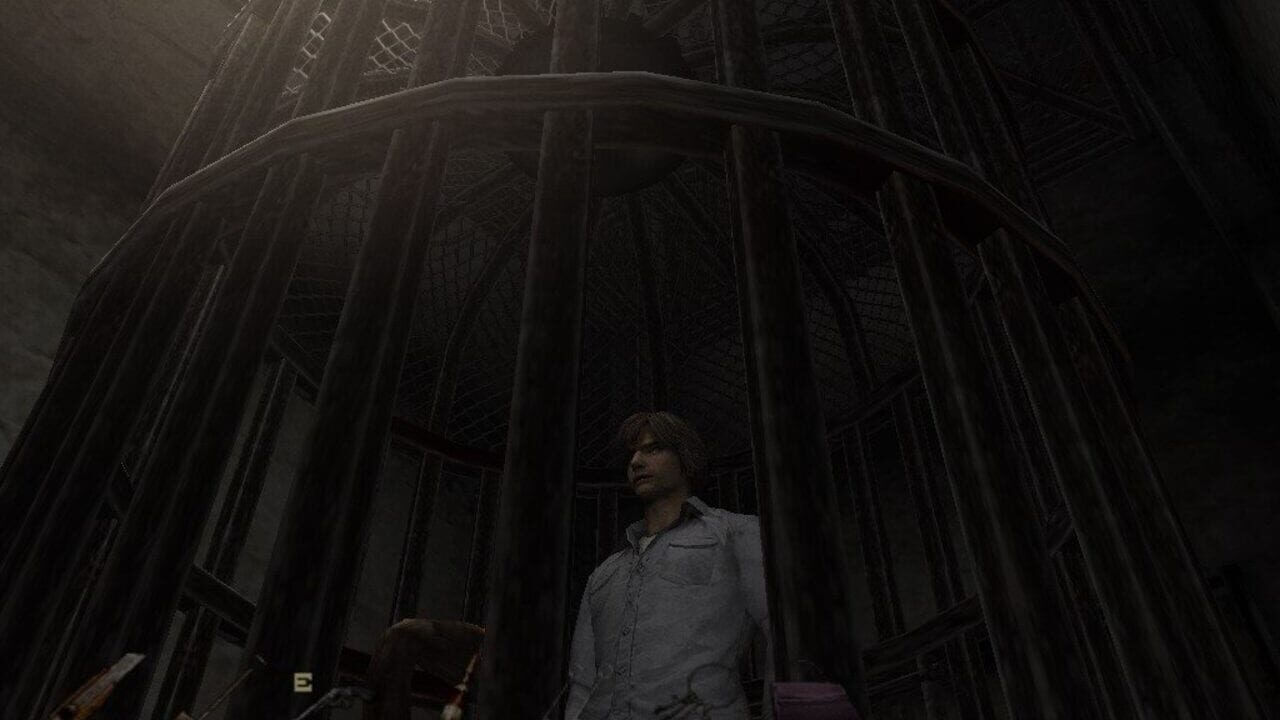Select the purple item in the inventory
The height and width of the screenshot is (720, 1280).
coord(816,702)
